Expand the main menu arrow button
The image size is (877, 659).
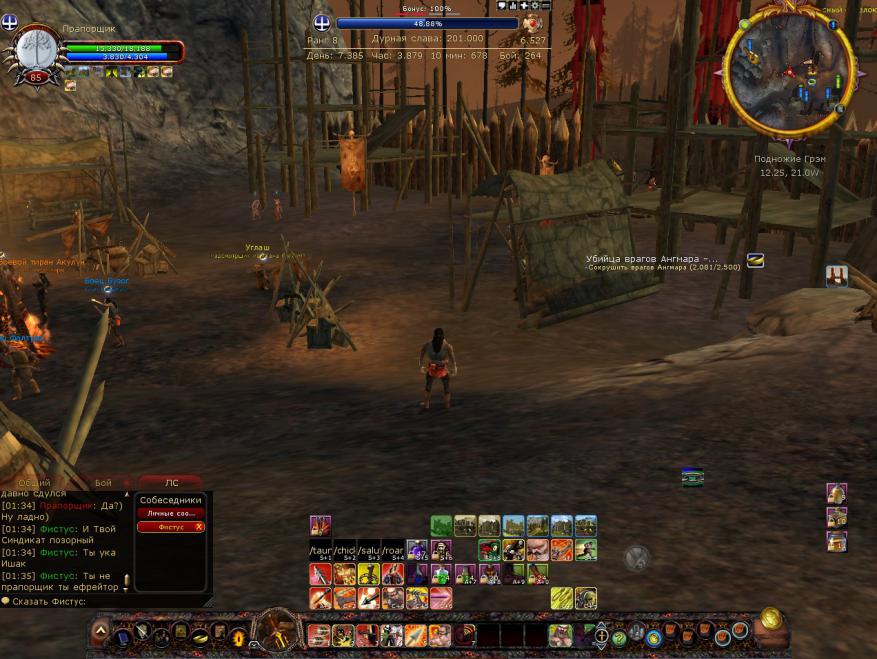[100, 632]
